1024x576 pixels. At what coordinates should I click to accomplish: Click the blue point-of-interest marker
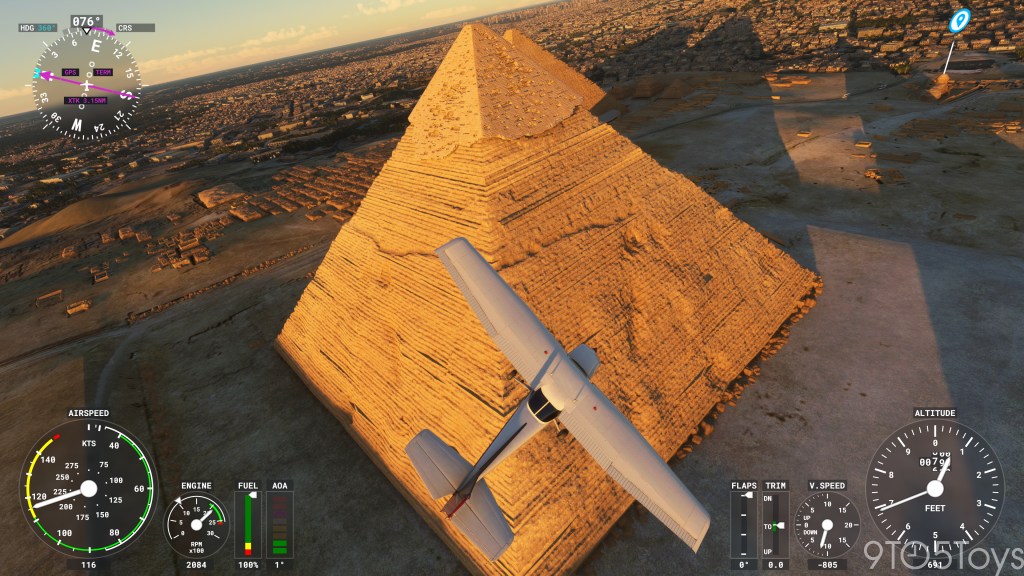pos(959,21)
